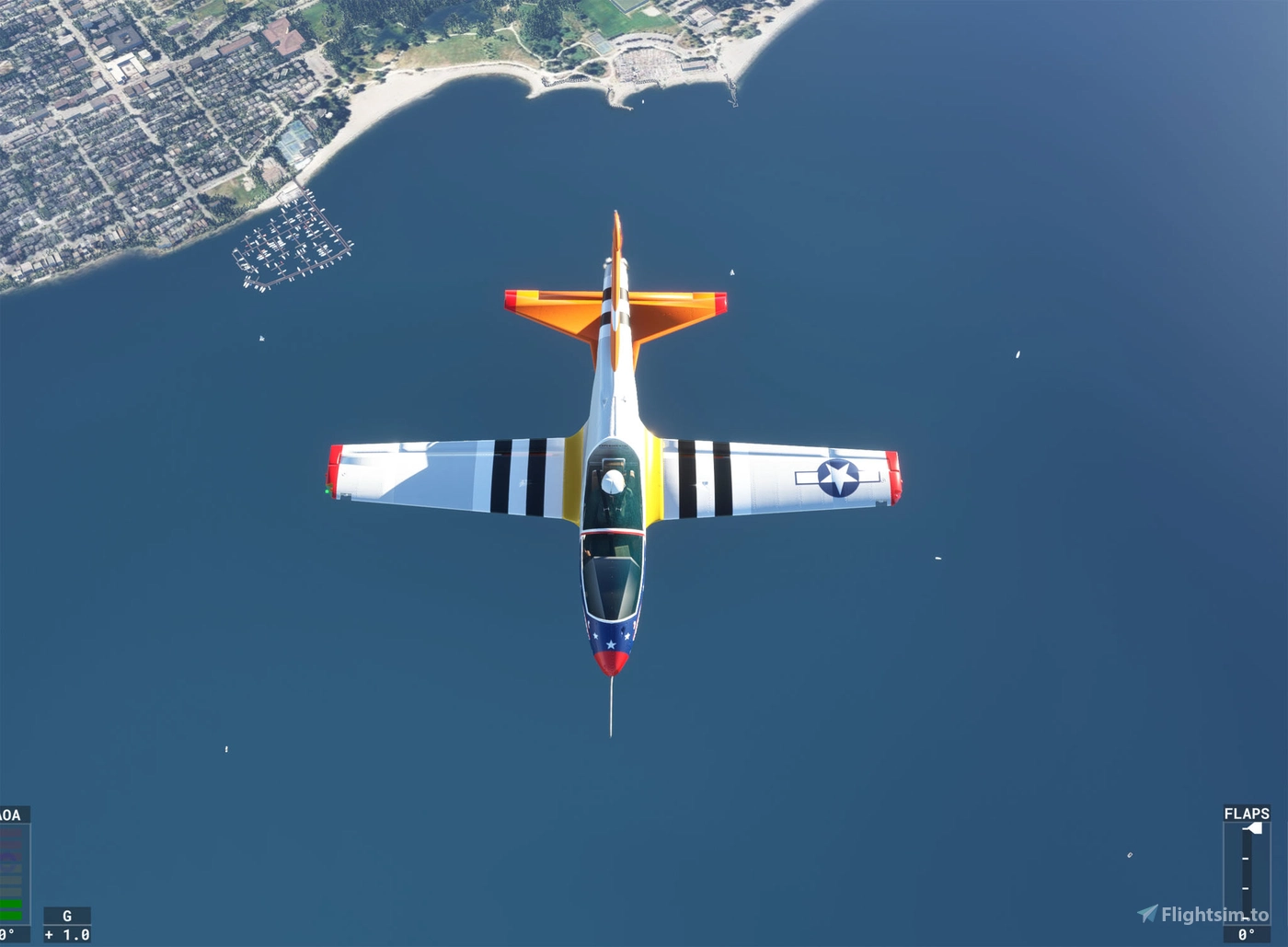Click the purple AOA band segment
The width and height of the screenshot is (1288, 947).
[9, 857]
